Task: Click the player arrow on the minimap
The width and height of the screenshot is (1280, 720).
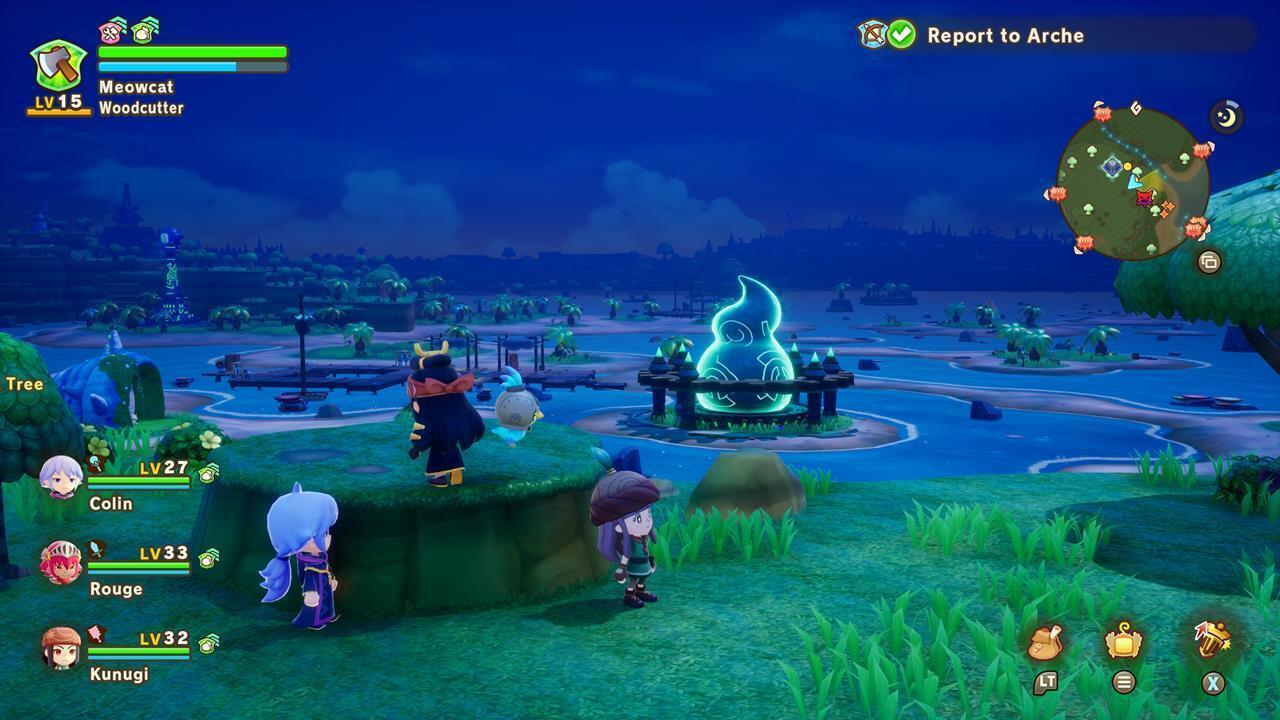Action: pyautogui.click(x=1134, y=184)
